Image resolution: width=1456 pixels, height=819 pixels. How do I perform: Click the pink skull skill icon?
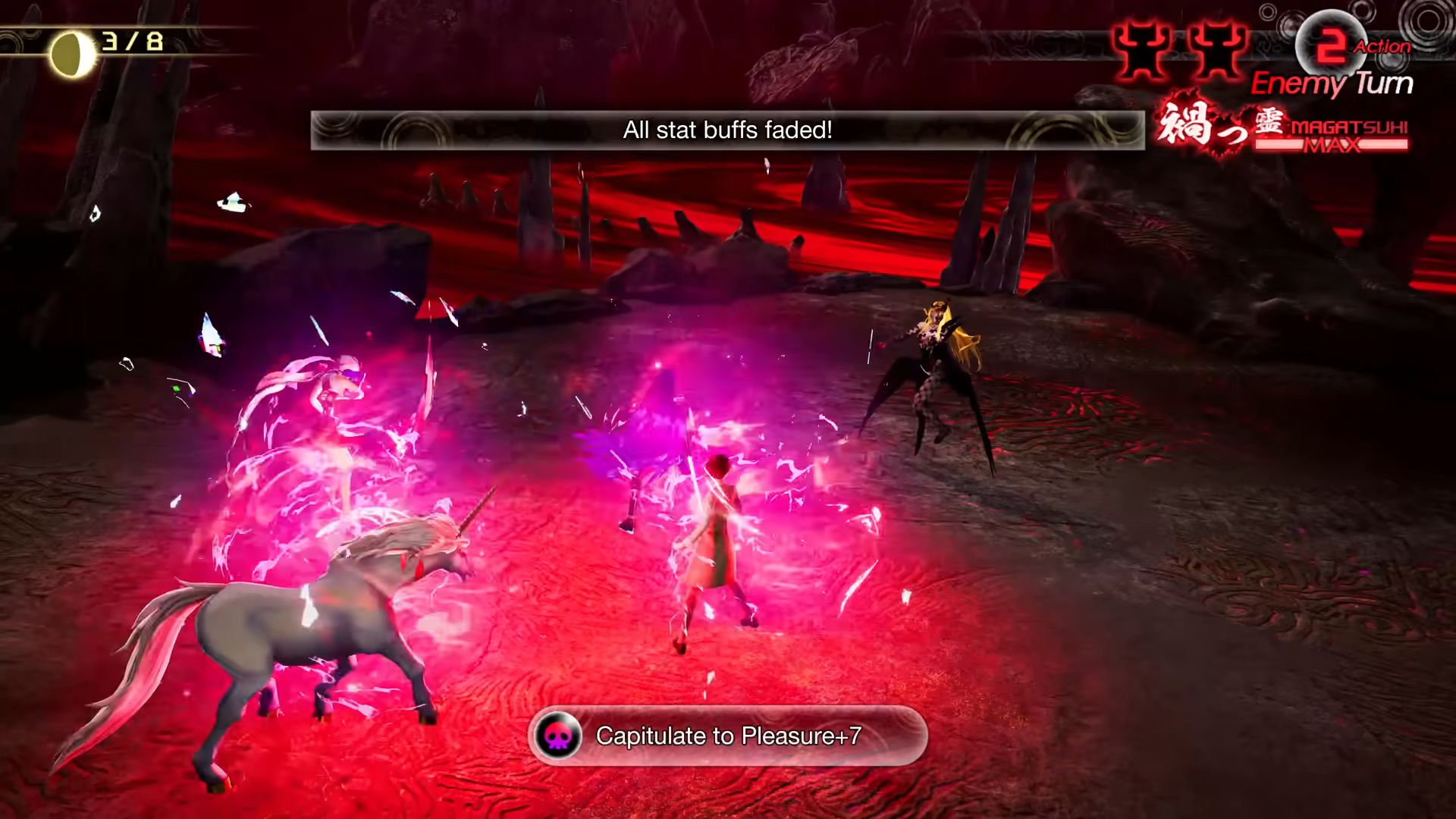tap(558, 736)
